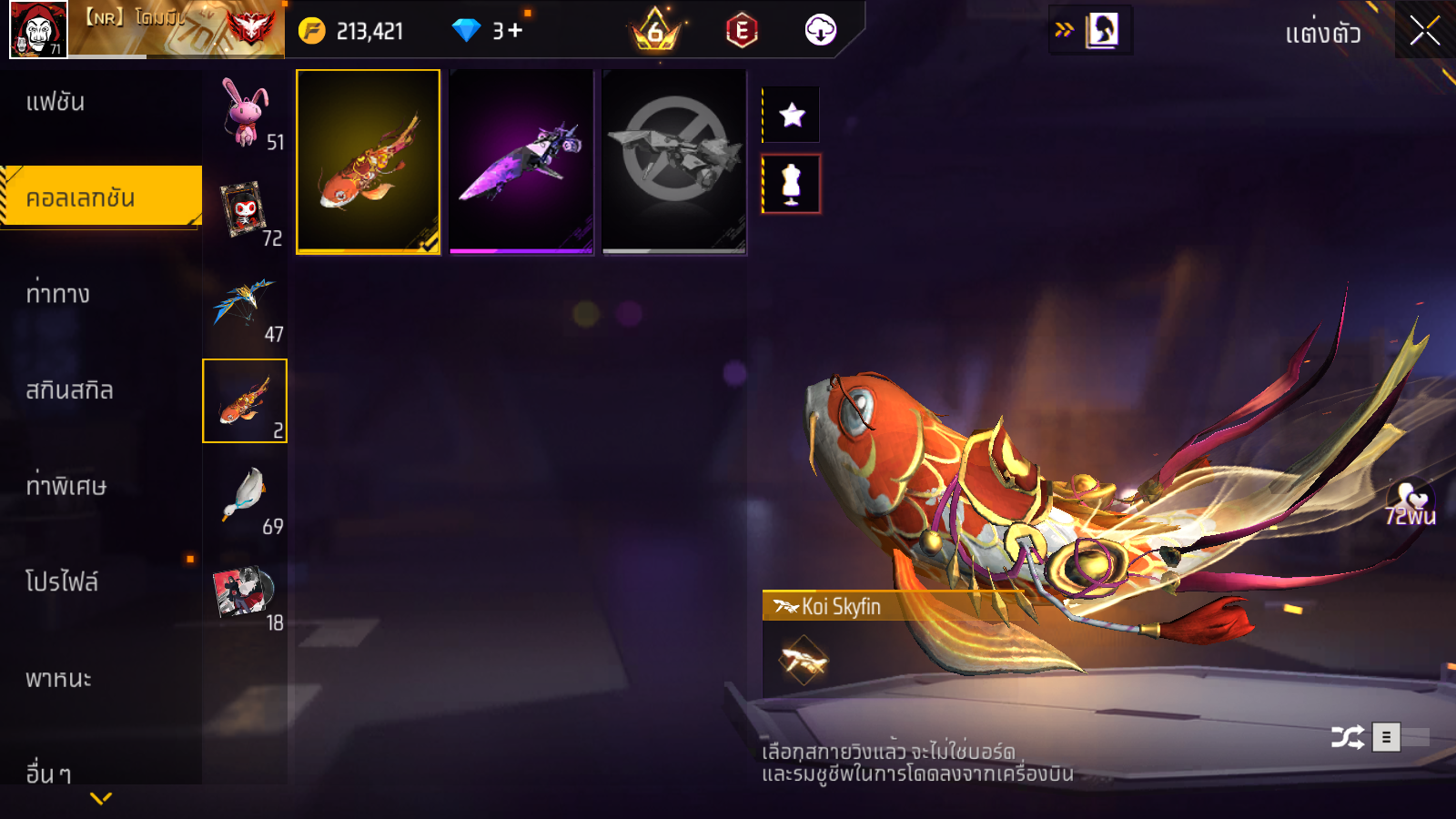1456x819 pixels.
Task: Choose the purple skyboard skin card
Action: [521, 162]
